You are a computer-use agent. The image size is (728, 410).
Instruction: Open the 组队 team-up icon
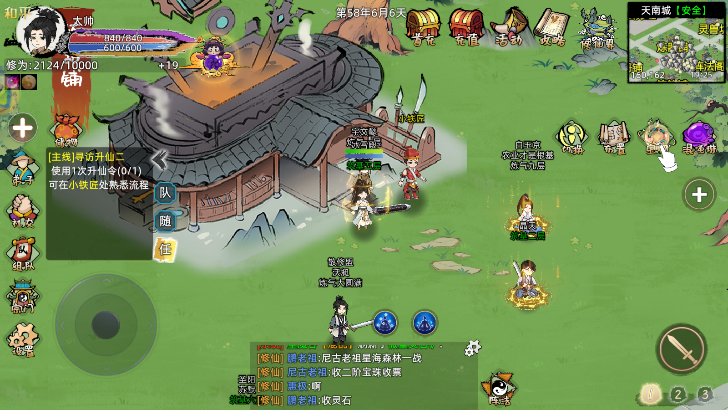(20, 250)
